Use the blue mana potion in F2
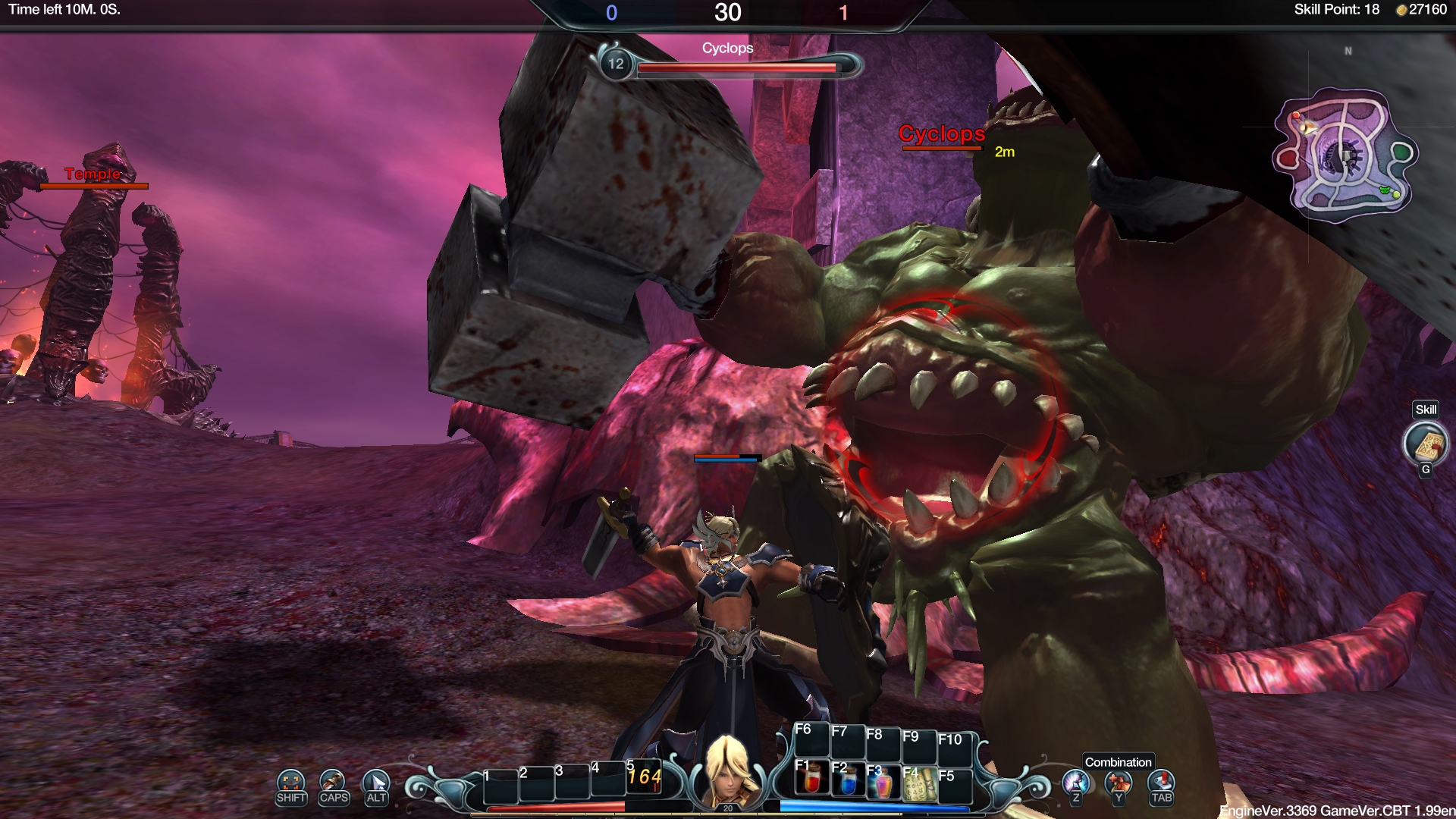 847,783
